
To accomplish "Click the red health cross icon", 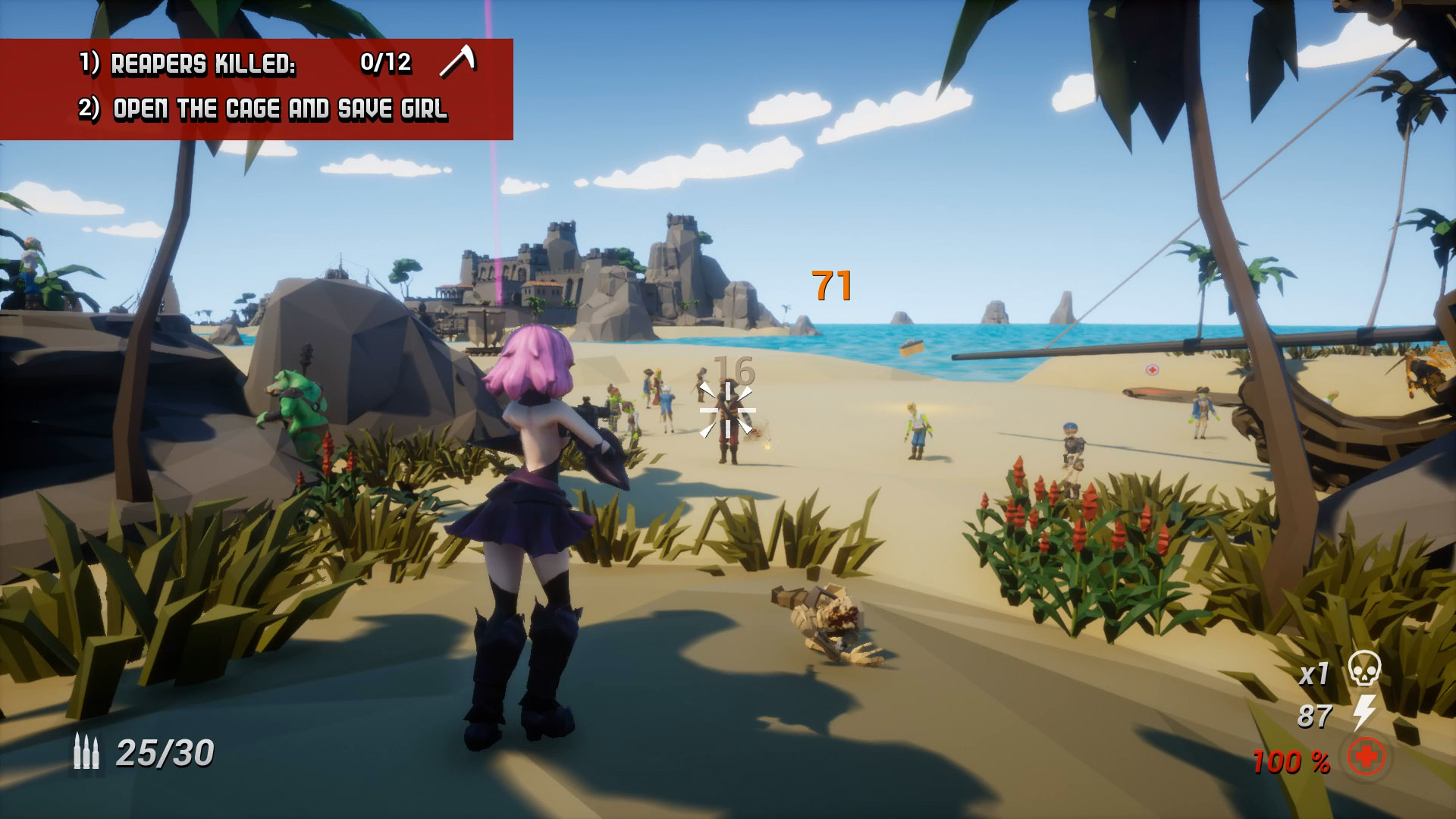I will click(1366, 757).
